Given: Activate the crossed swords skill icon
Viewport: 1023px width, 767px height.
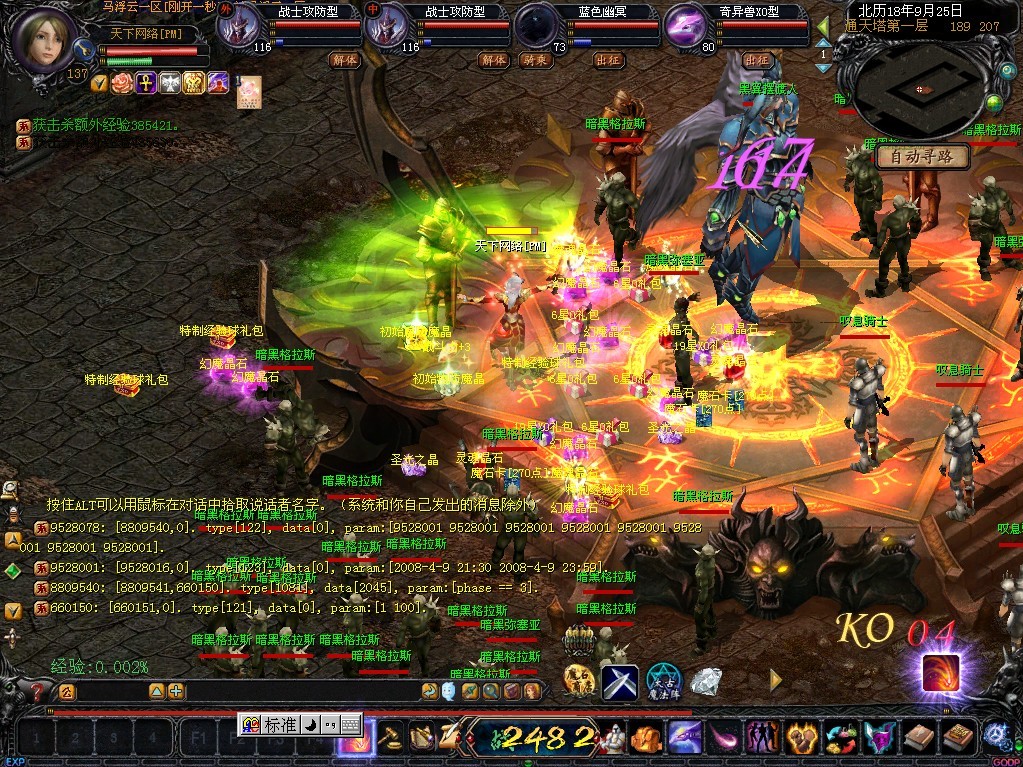Looking at the screenshot, I should click(619, 682).
